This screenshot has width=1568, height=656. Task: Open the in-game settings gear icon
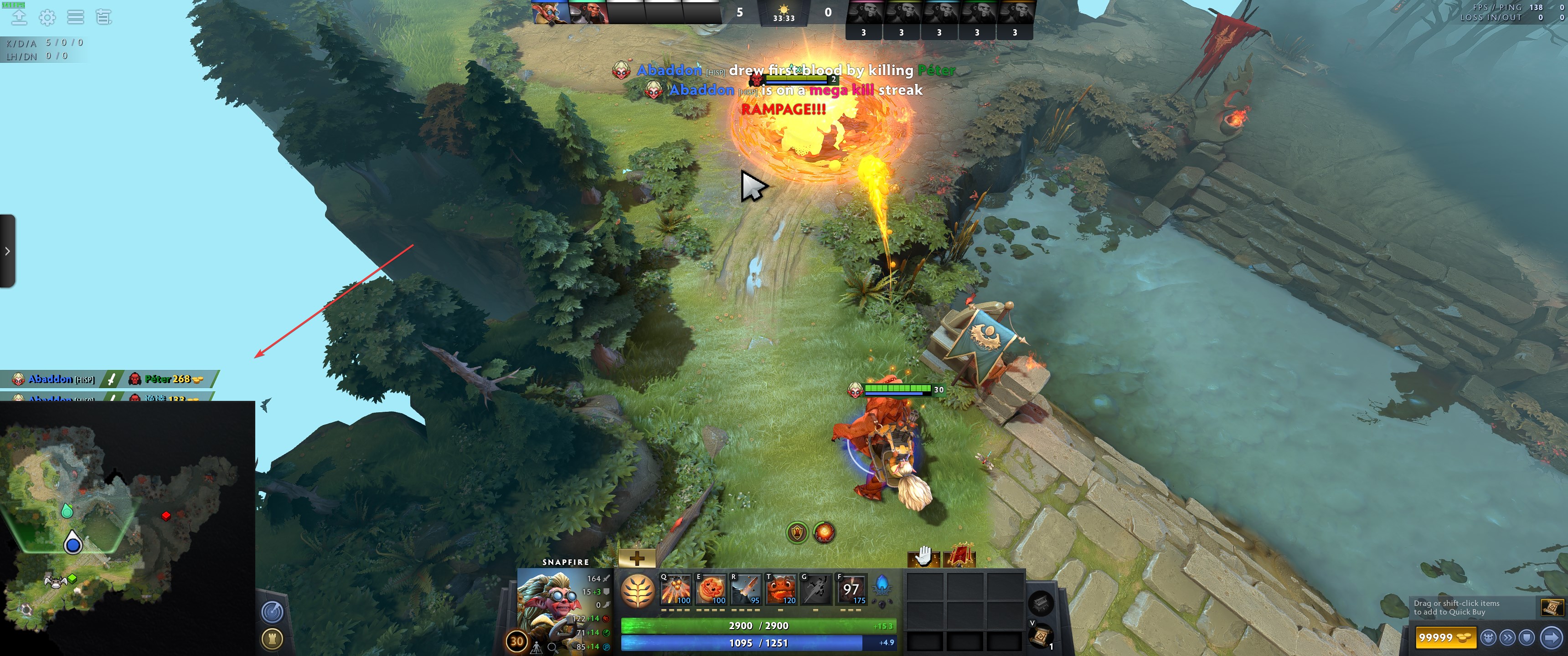pos(47,17)
